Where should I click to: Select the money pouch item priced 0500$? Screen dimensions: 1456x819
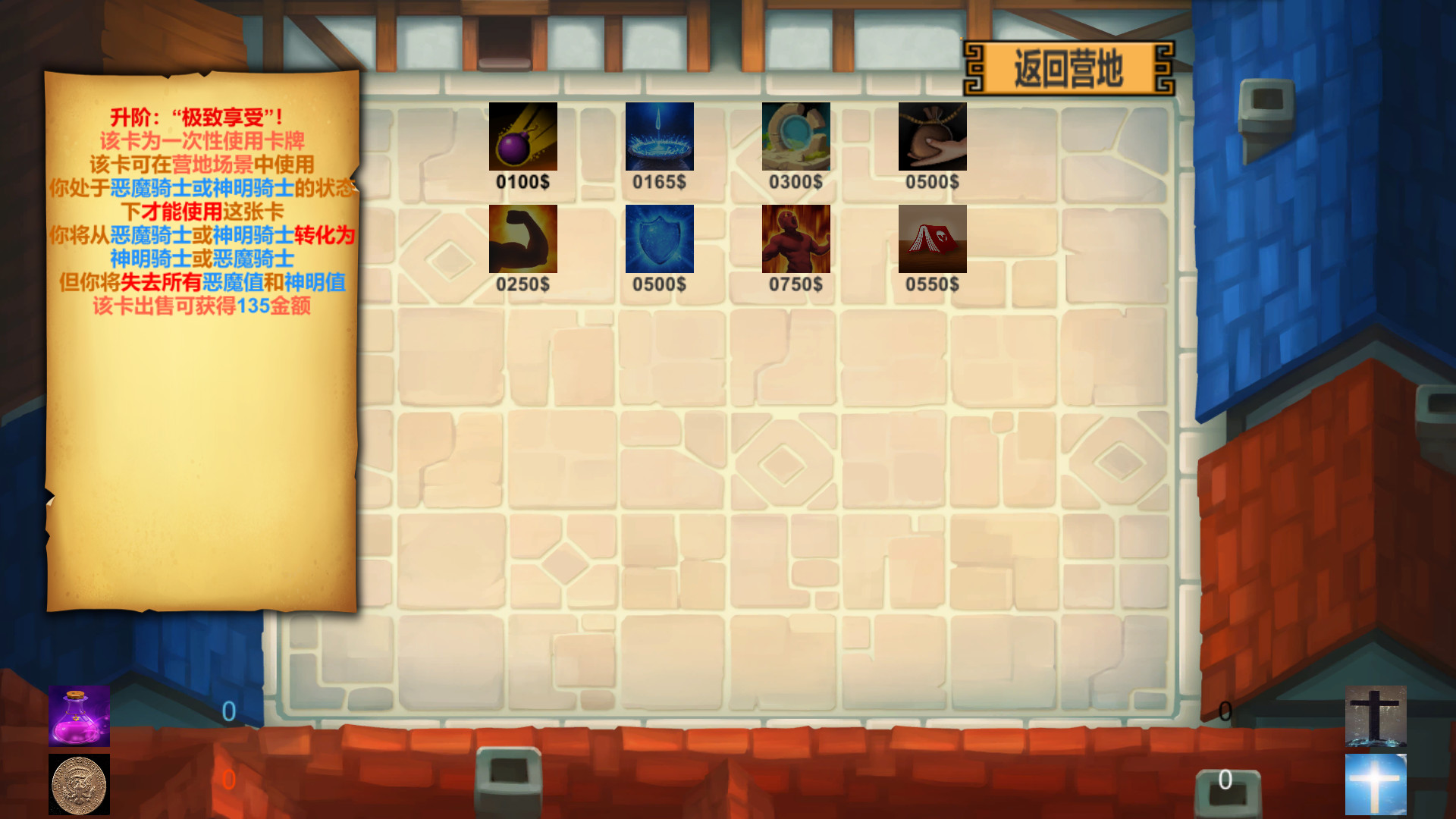(932, 137)
